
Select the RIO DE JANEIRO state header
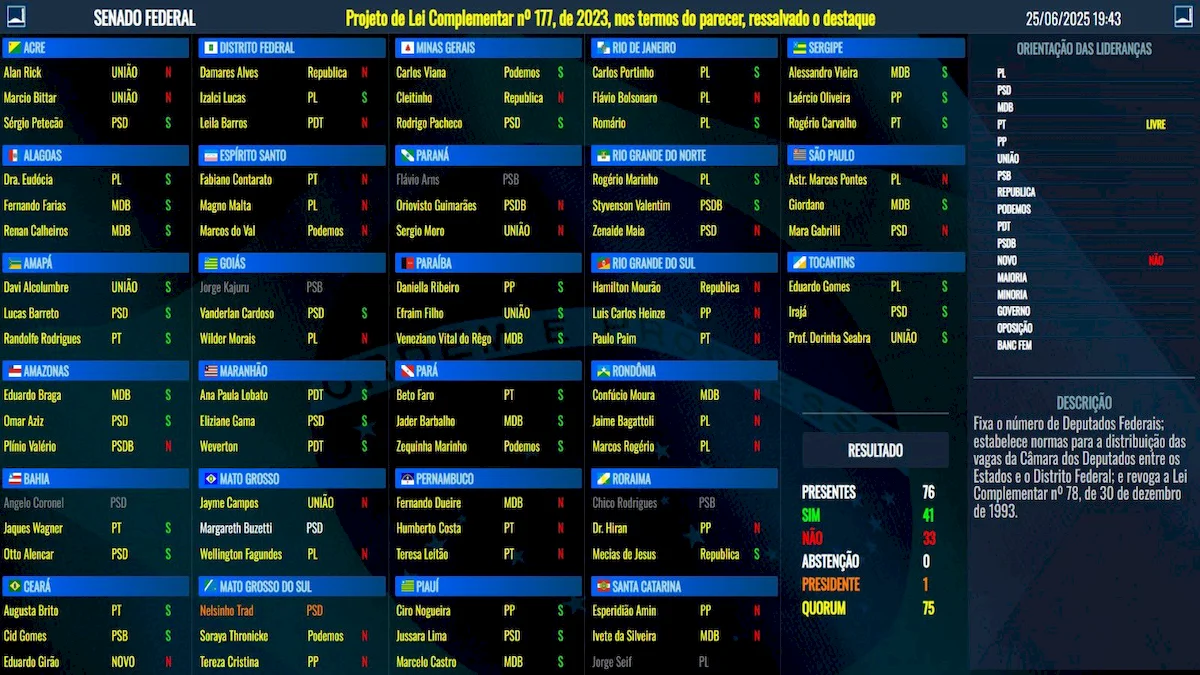pos(683,48)
